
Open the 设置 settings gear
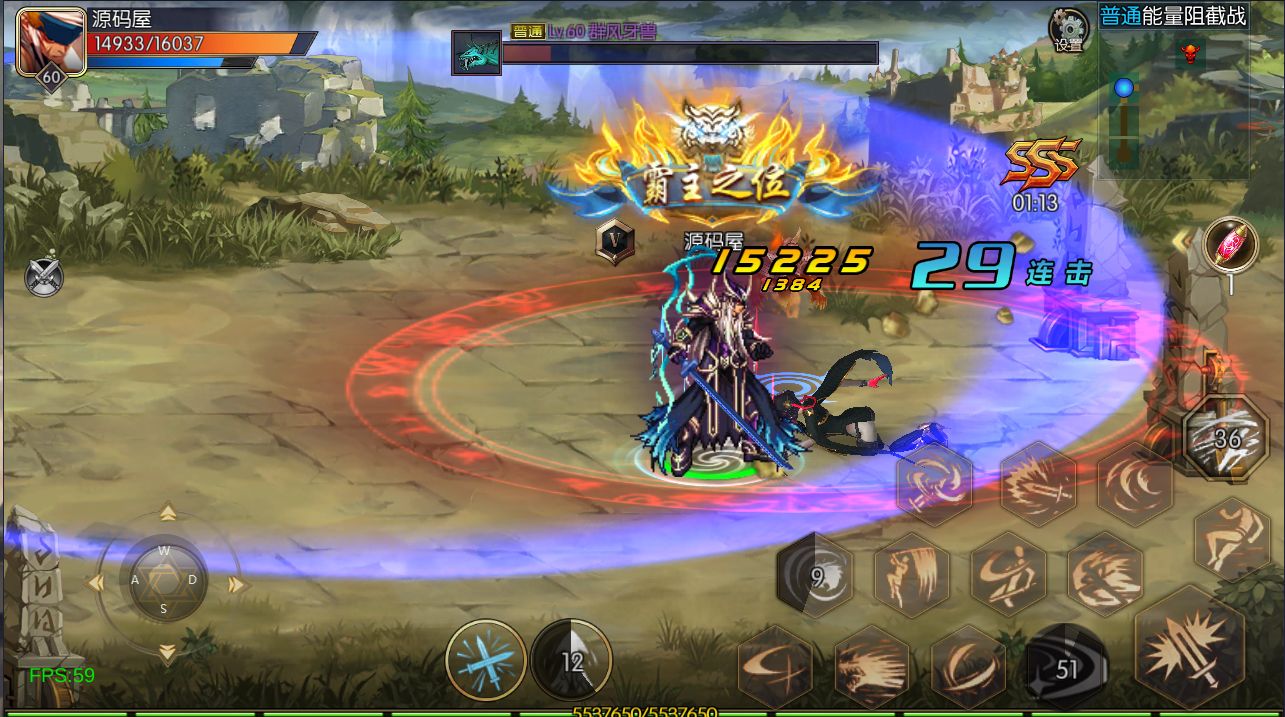pyautogui.click(x=1068, y=29)
